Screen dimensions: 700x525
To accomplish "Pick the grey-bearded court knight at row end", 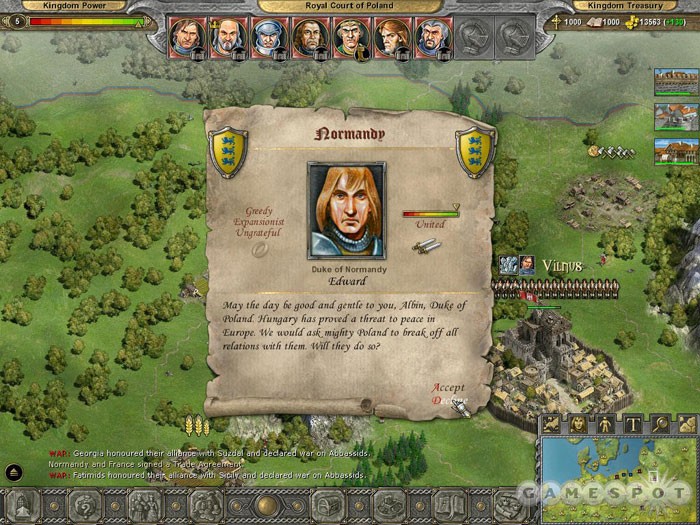I will coord(433,36).
